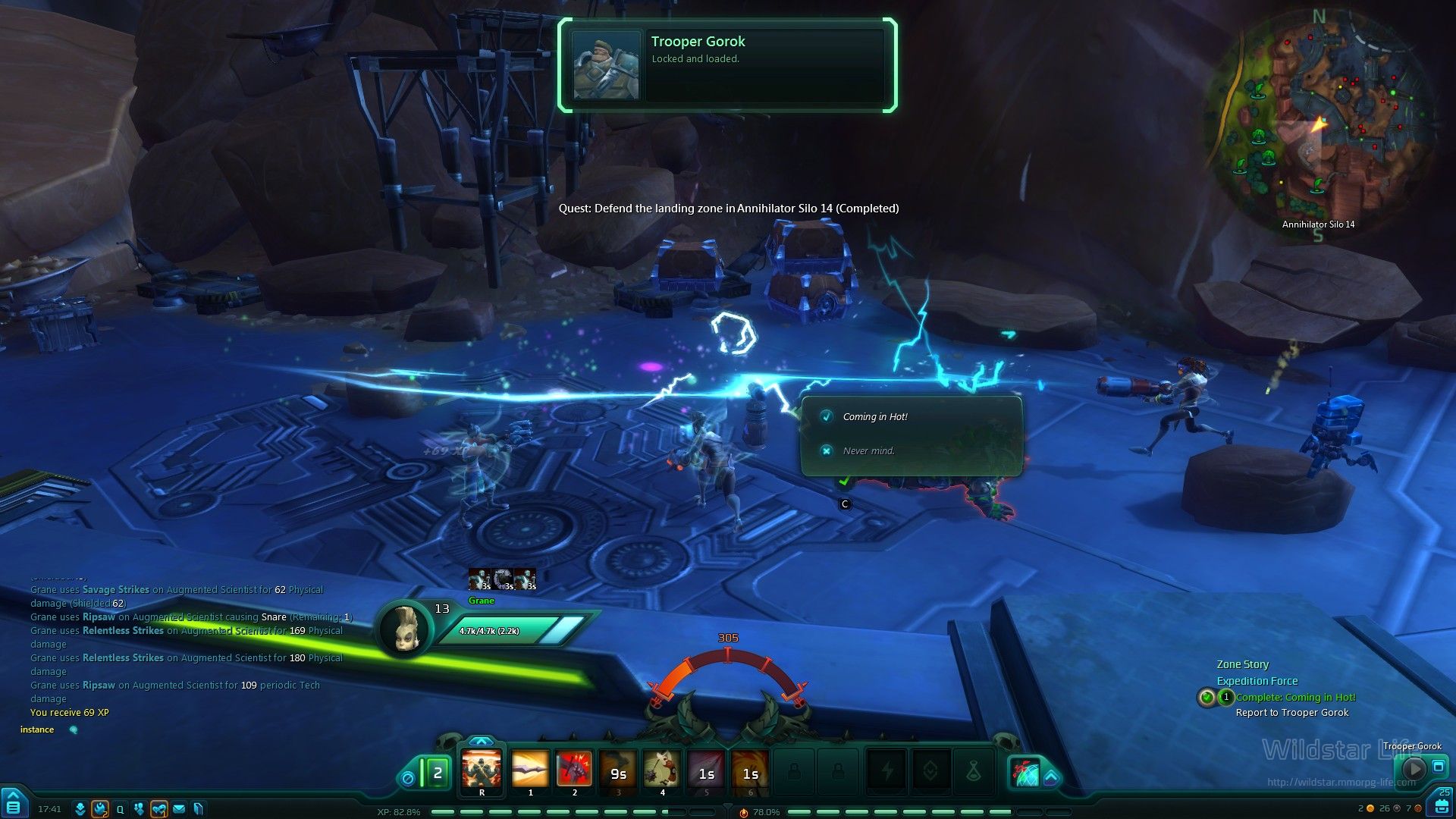The height and width of the screenshot is (819, 1456).
Task: Open the mail envelope icon
Action: [179, 809]
